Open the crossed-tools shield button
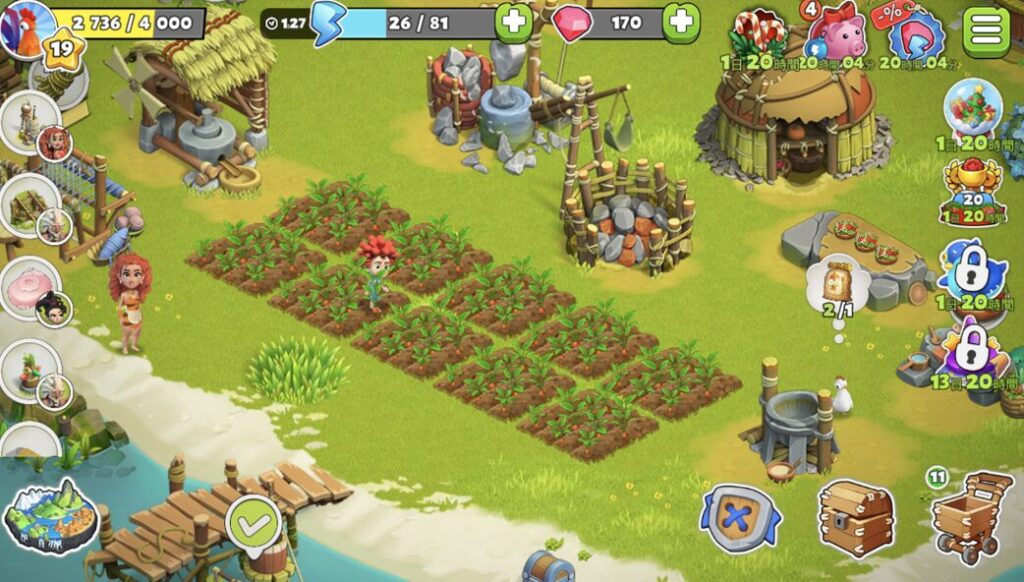The height and width of the screenshot is (582, 1024). (x=740, y=517)
